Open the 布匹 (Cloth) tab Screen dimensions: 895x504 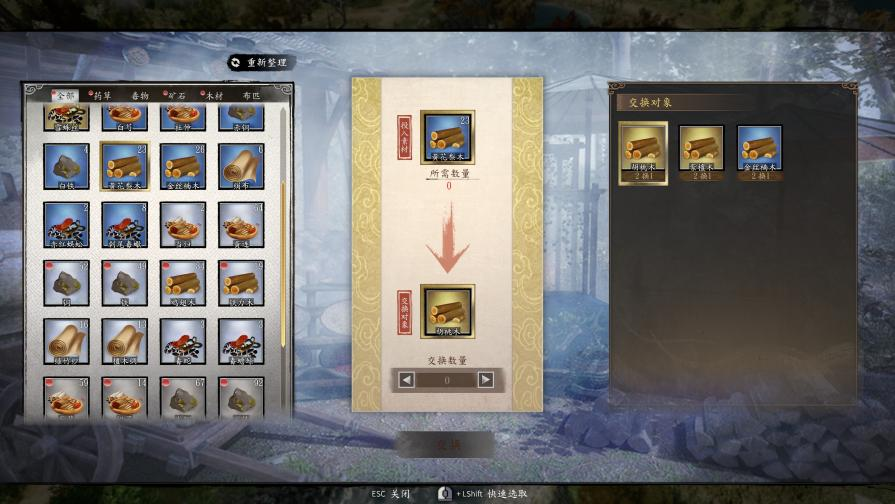(250, 95)
